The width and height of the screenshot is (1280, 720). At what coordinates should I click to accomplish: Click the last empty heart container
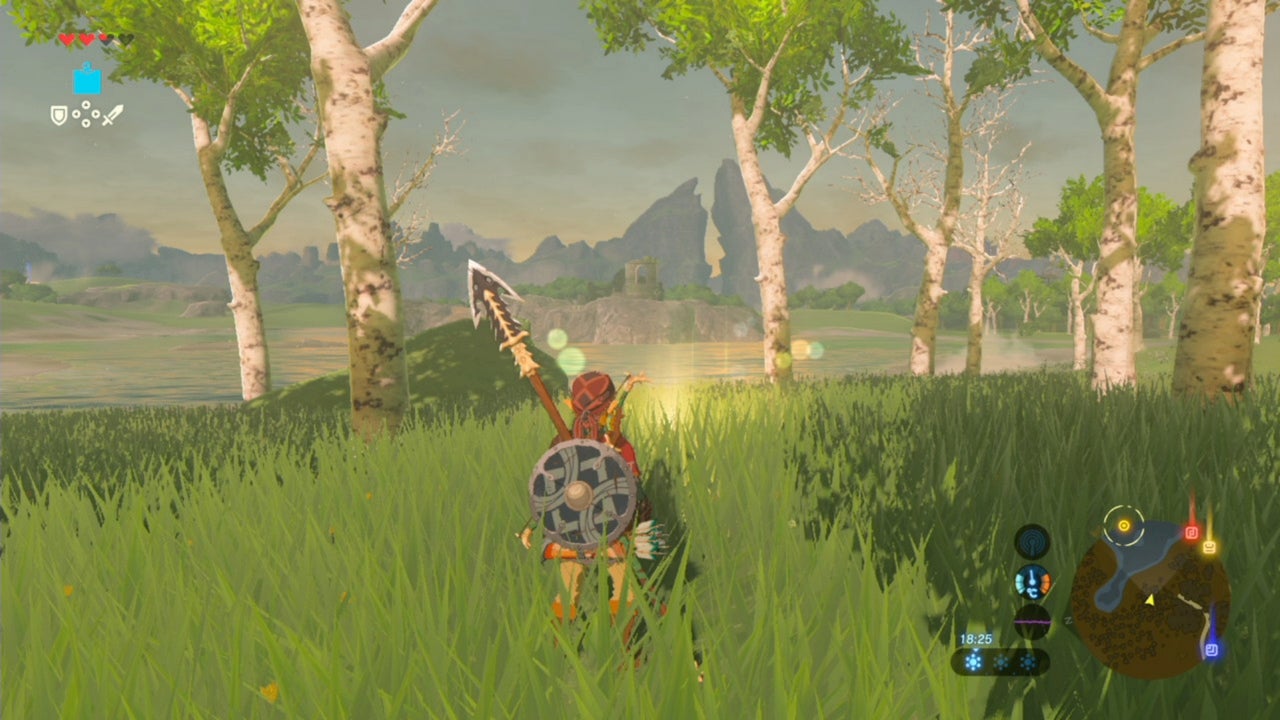point(126,39)
